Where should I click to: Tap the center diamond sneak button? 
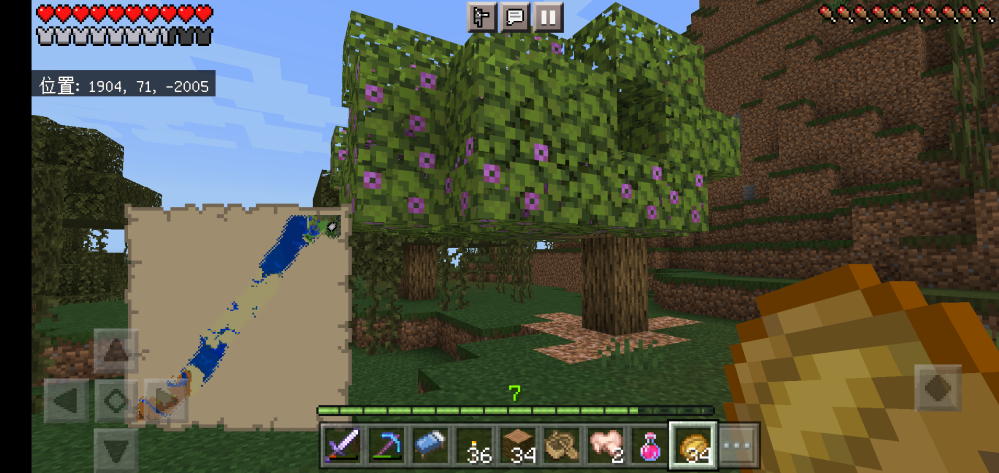pos(116,402)
